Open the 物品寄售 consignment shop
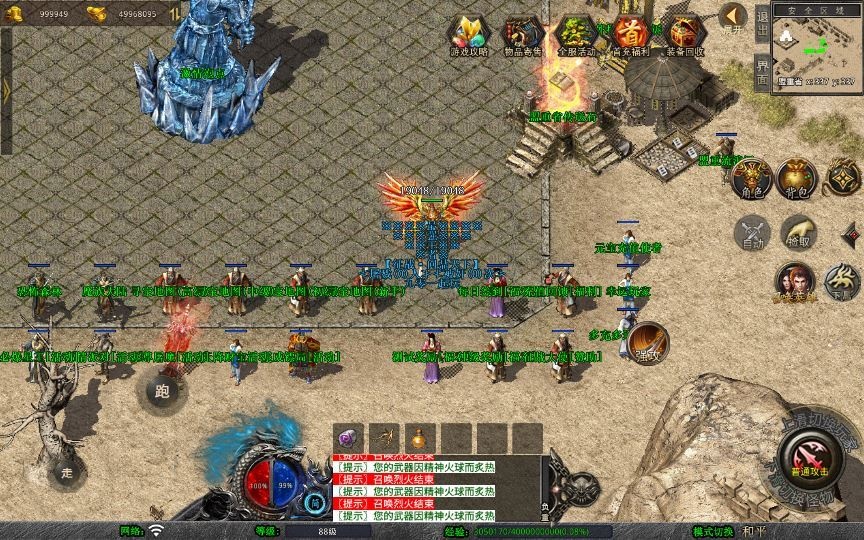Viewport: 864px width, 540px height. 523,36
